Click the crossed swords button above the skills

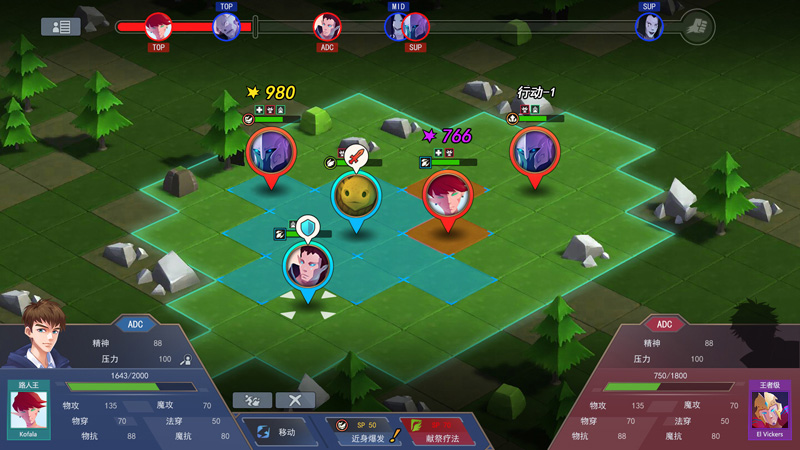[x=295, y=400]
